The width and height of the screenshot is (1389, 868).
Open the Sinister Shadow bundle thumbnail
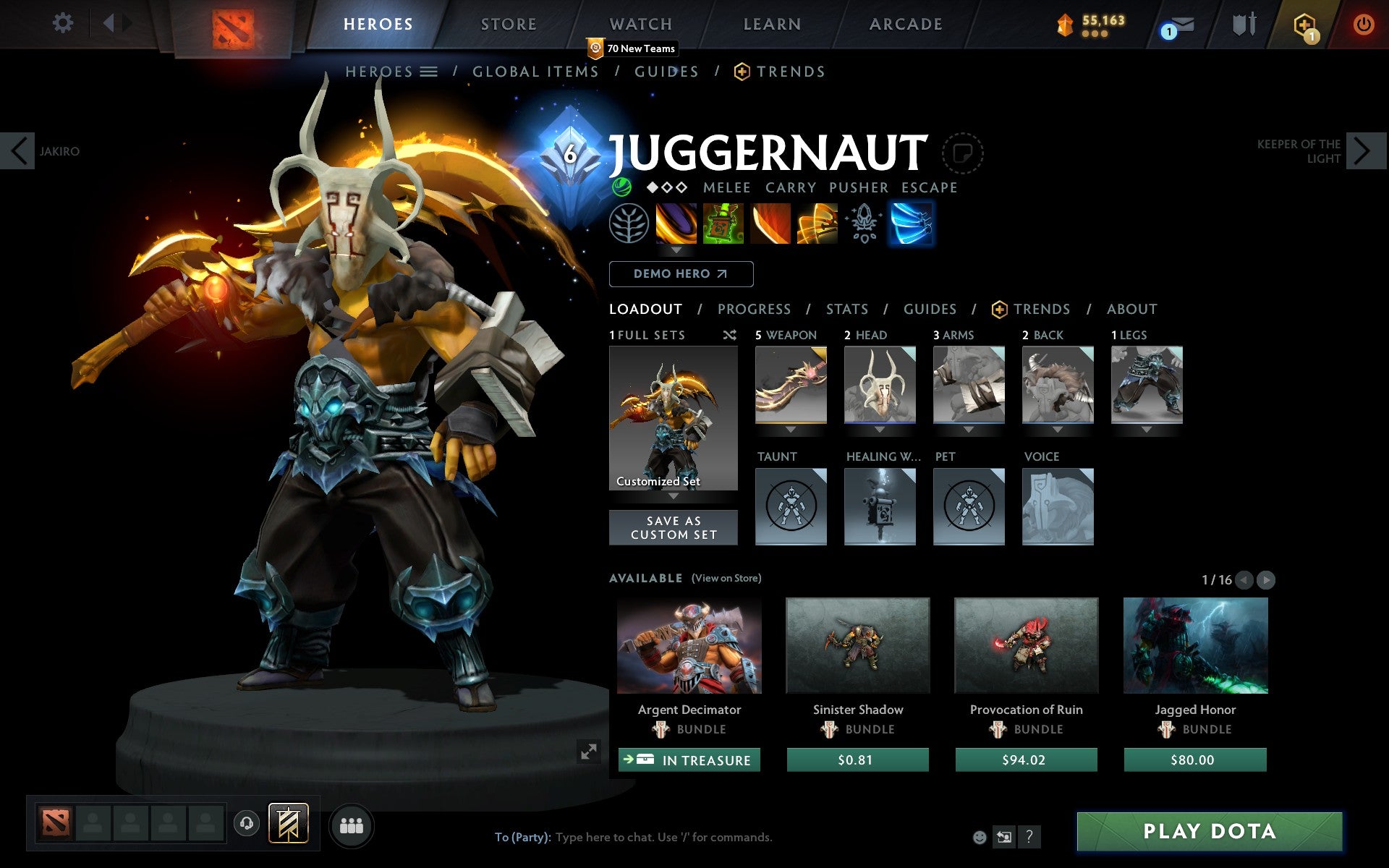(857, 646)
